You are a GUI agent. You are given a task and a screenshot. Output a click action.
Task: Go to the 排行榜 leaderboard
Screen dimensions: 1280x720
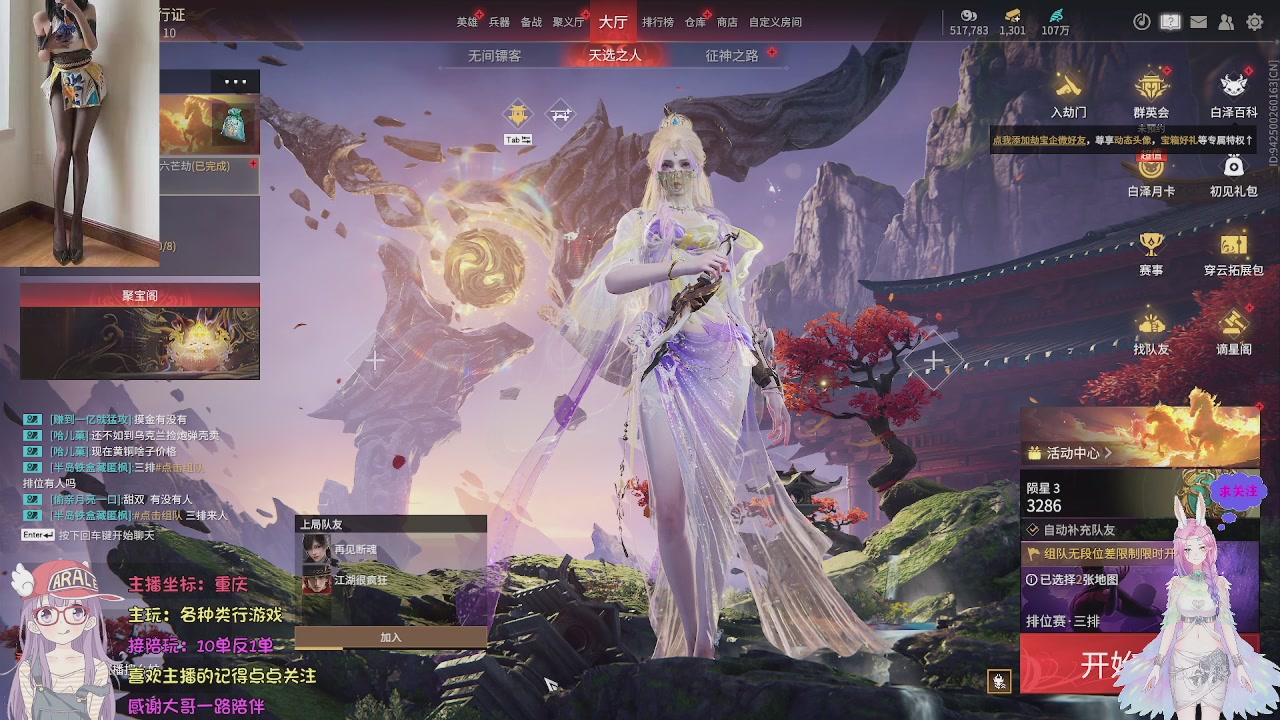[x=657, y=22]
